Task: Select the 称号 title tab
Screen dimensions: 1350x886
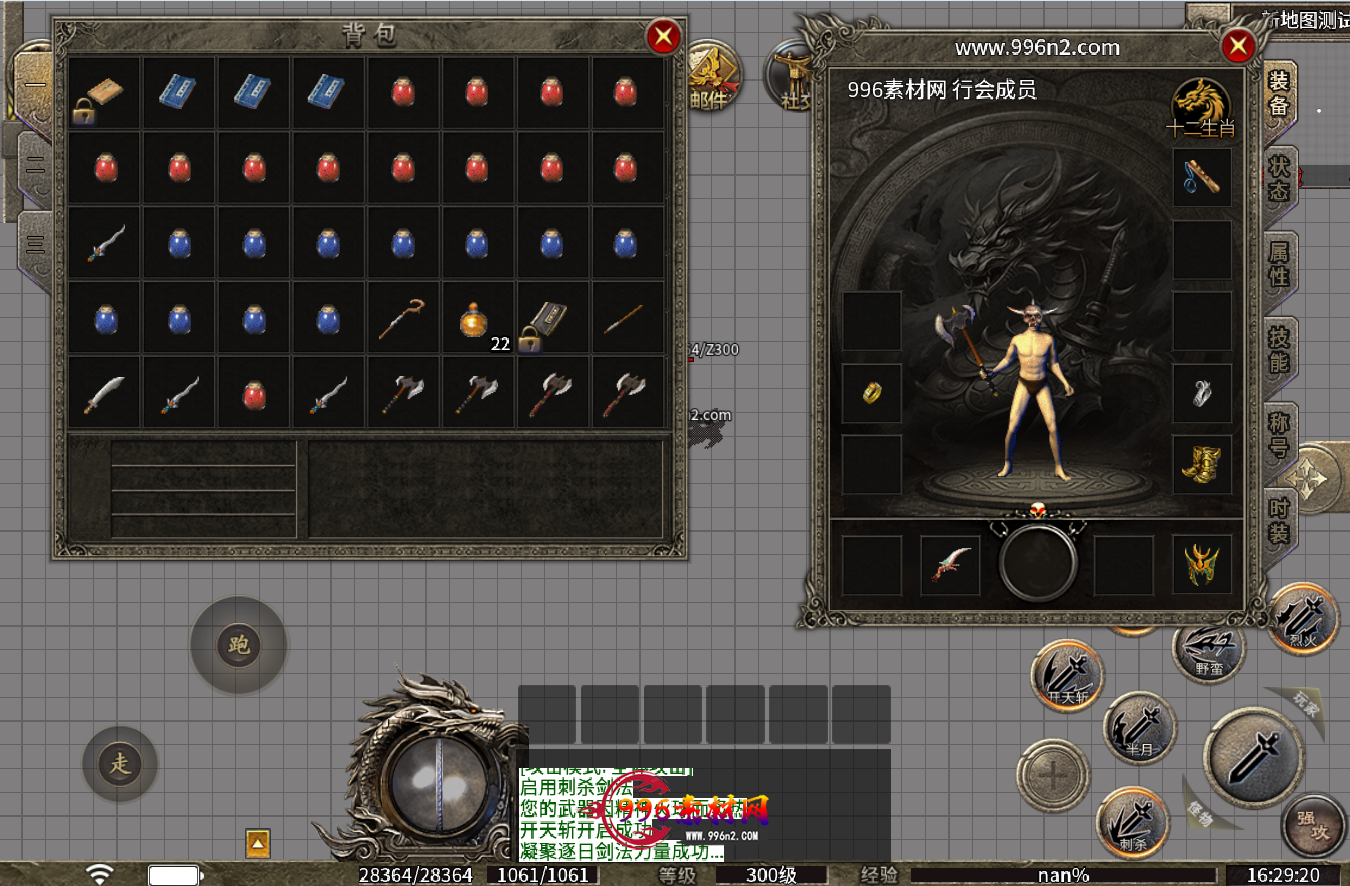Action: [x=1279, y=433]
